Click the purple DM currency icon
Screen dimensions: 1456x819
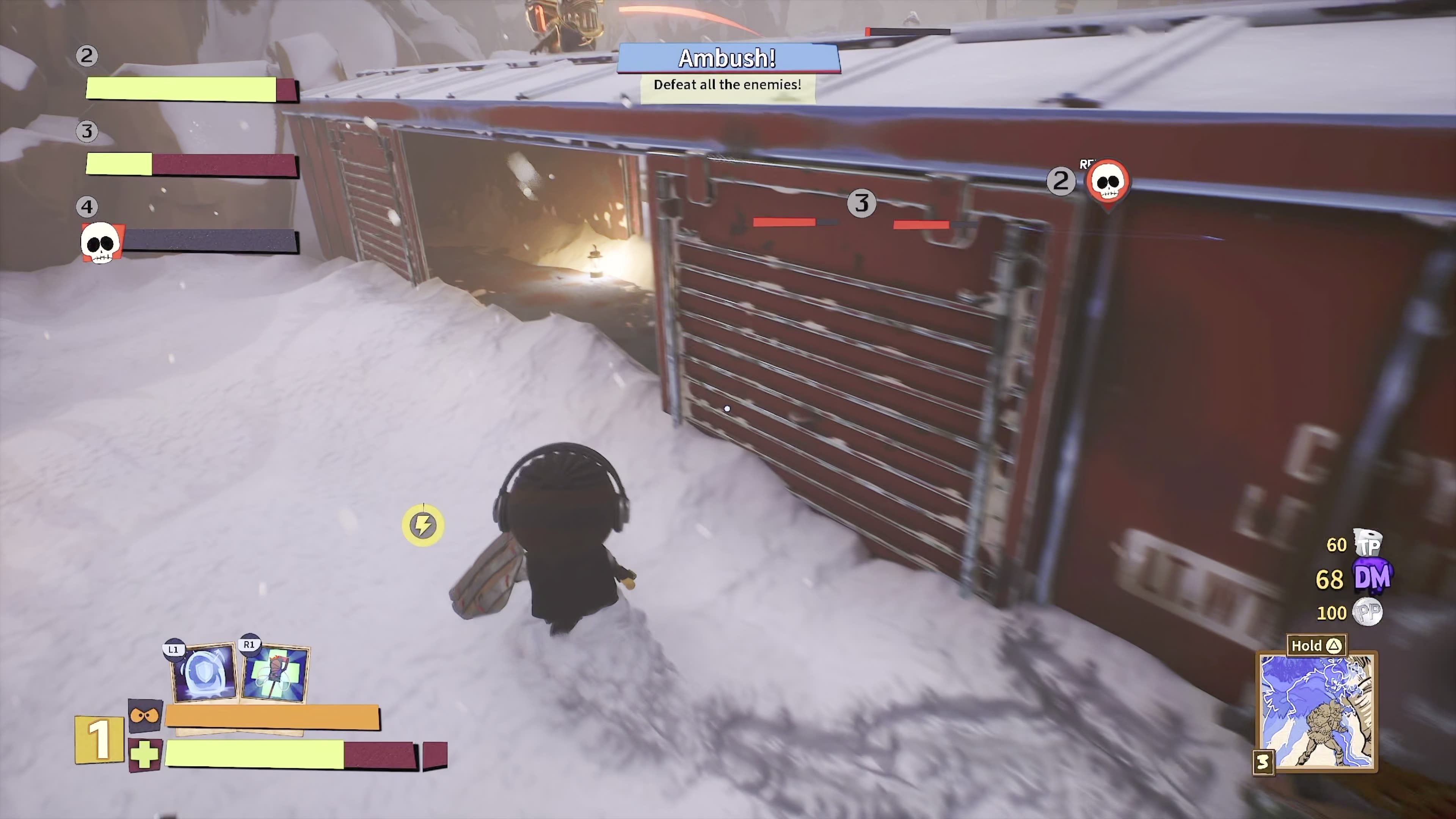coord(1373,577)
